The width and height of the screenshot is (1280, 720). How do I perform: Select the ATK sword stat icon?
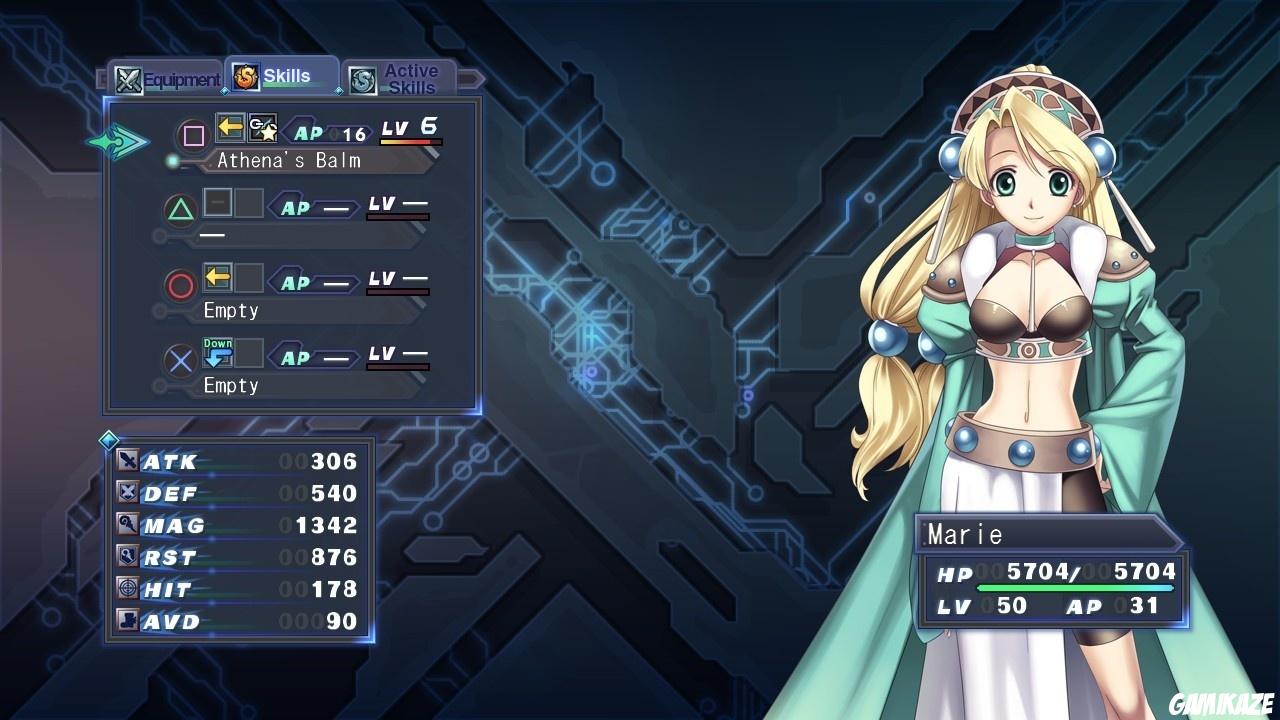coord(128,460)
